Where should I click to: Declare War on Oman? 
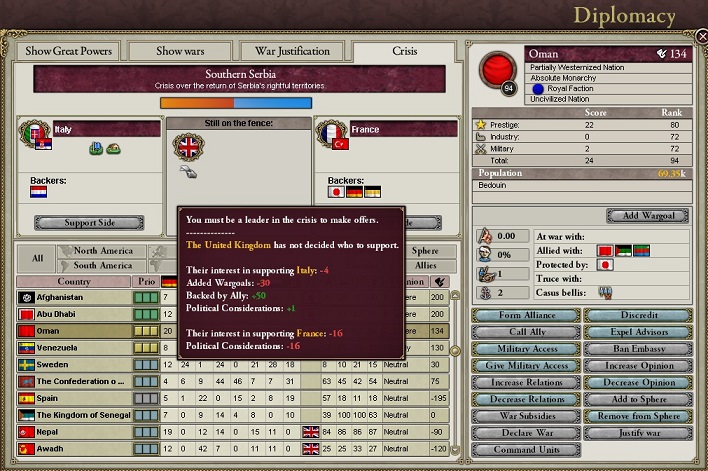coord(526,432)
